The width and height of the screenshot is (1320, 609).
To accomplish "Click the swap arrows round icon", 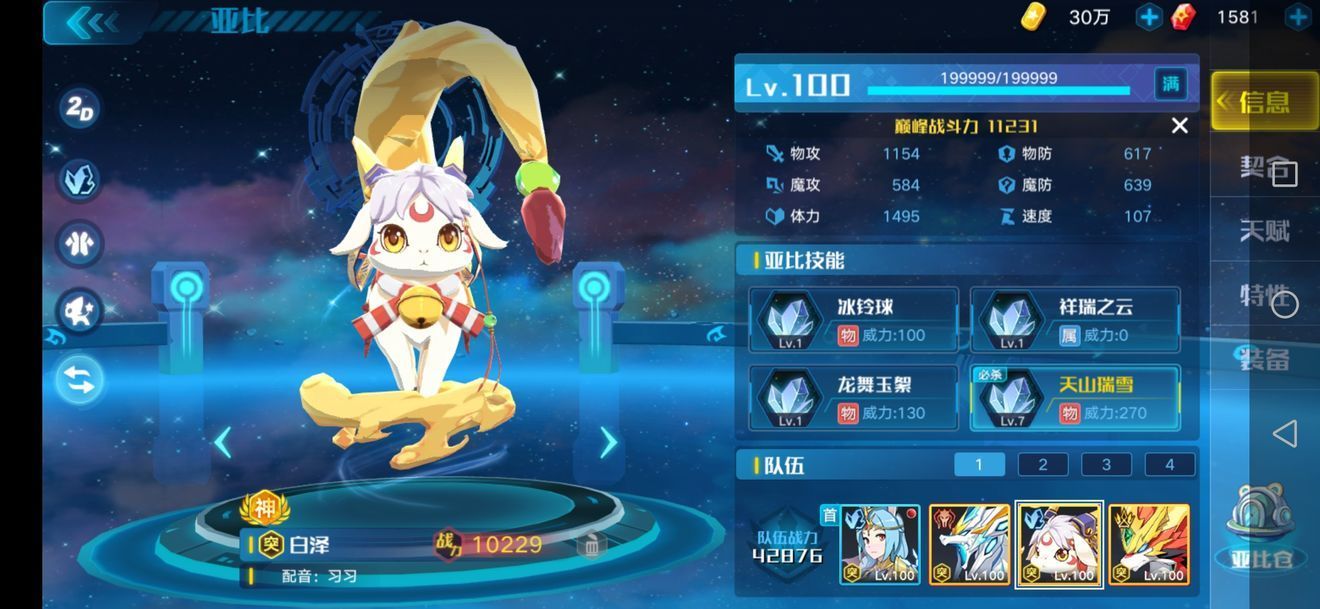I will coord(80,380).
